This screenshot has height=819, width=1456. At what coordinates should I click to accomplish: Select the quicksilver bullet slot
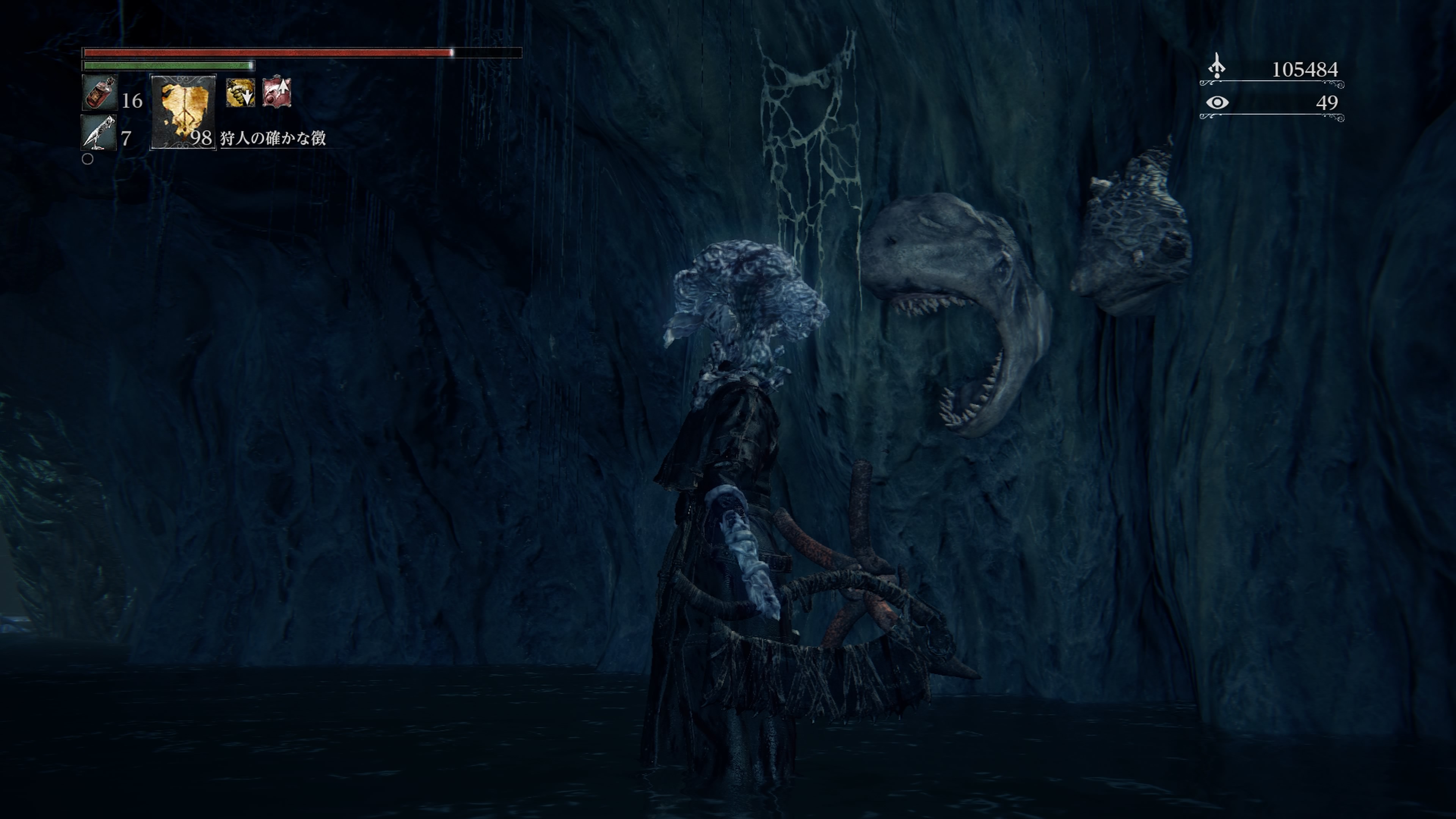[98, 133]
